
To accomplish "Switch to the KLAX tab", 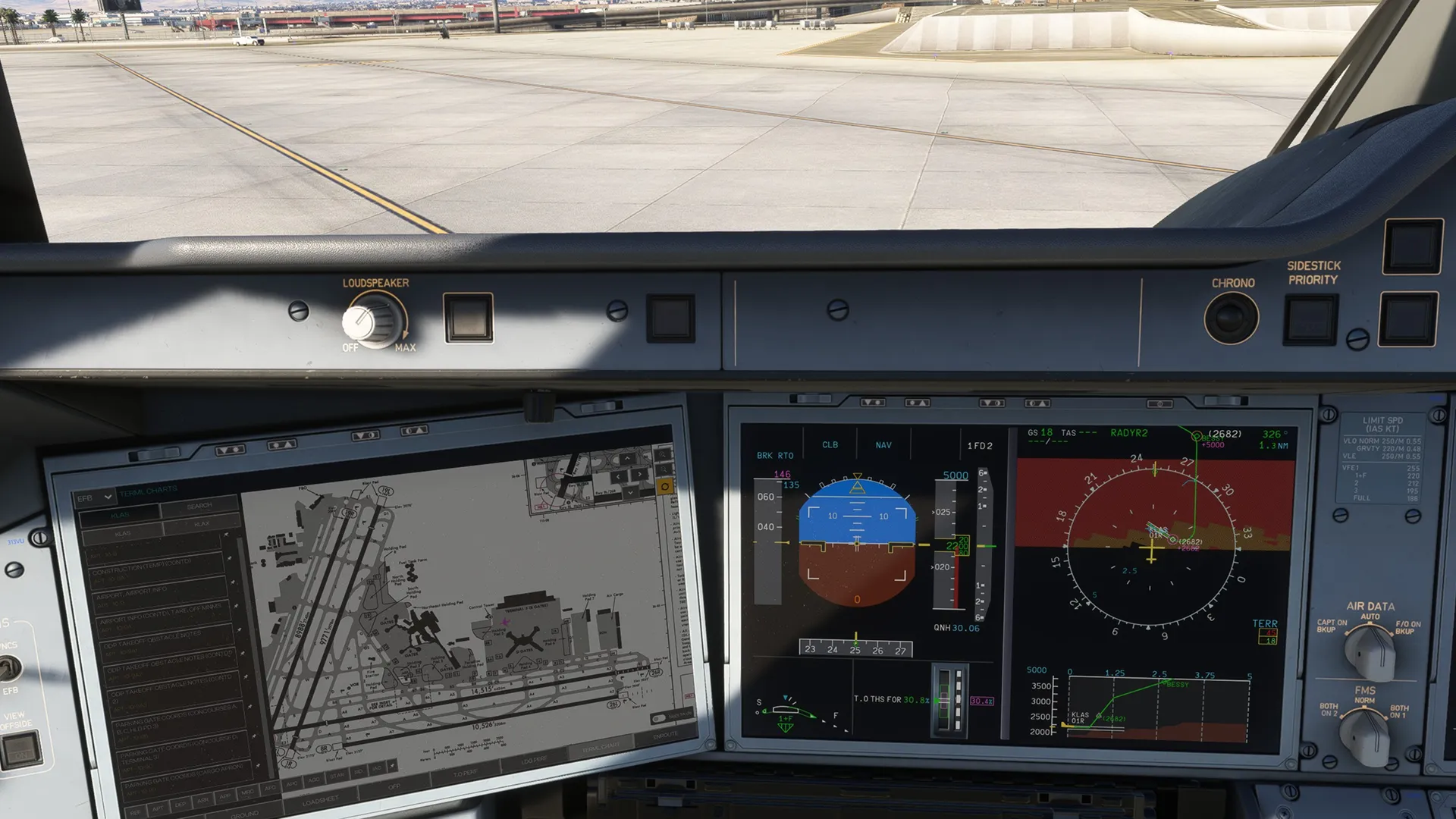I will 202,523.
